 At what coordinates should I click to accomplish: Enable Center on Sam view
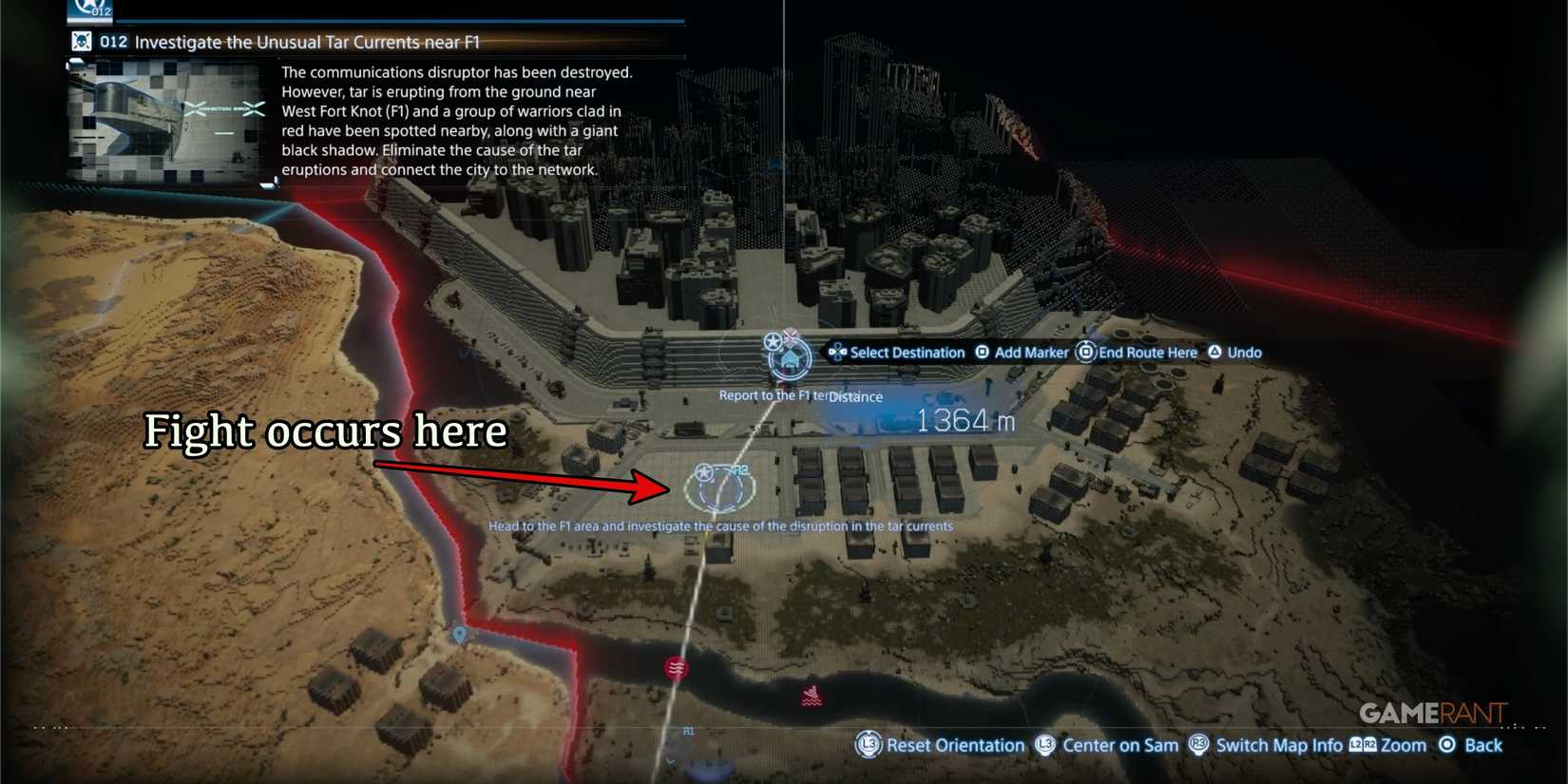tap(1119, 746)
